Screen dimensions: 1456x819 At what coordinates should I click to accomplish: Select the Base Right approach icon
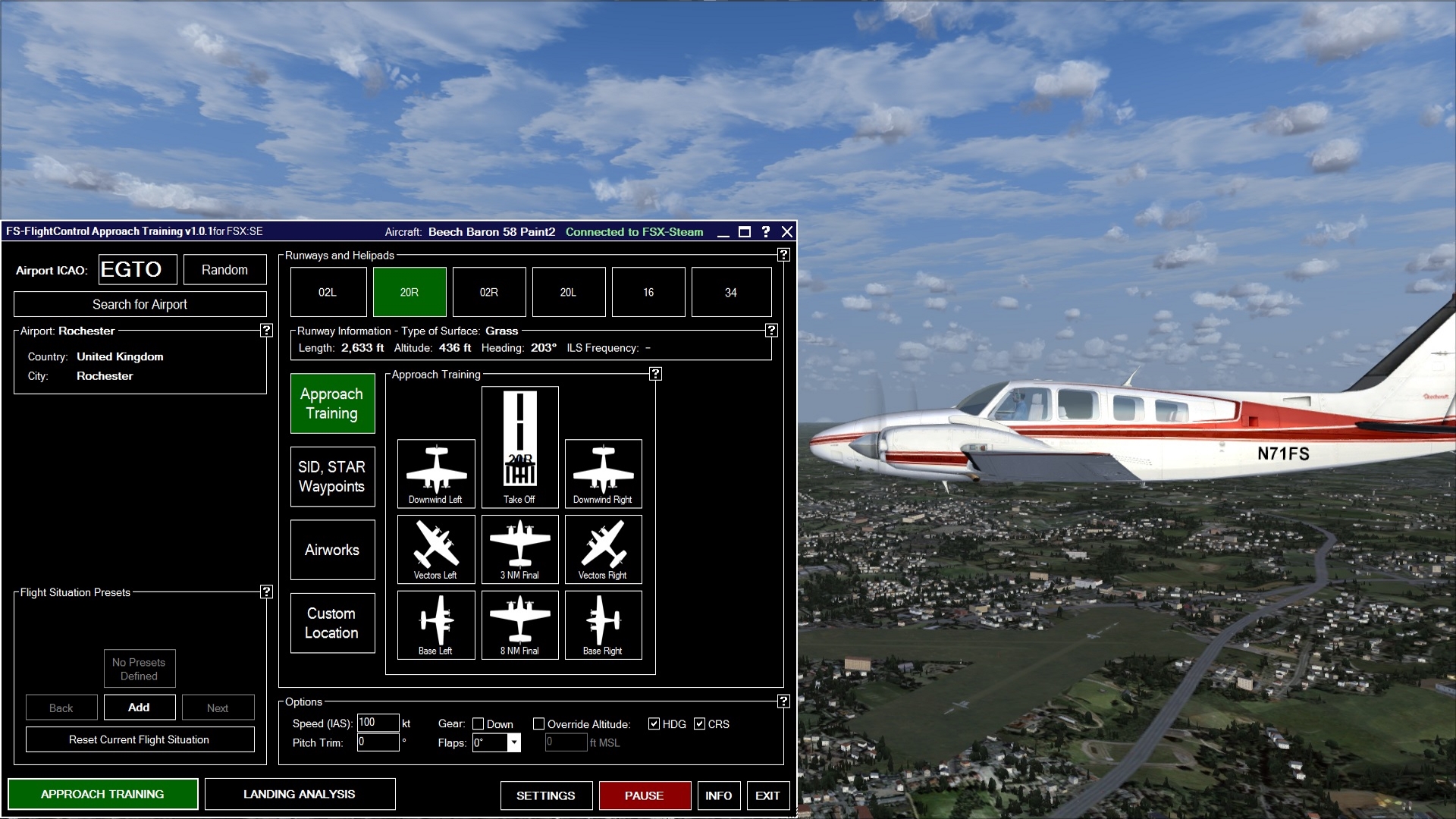[603, 622]
